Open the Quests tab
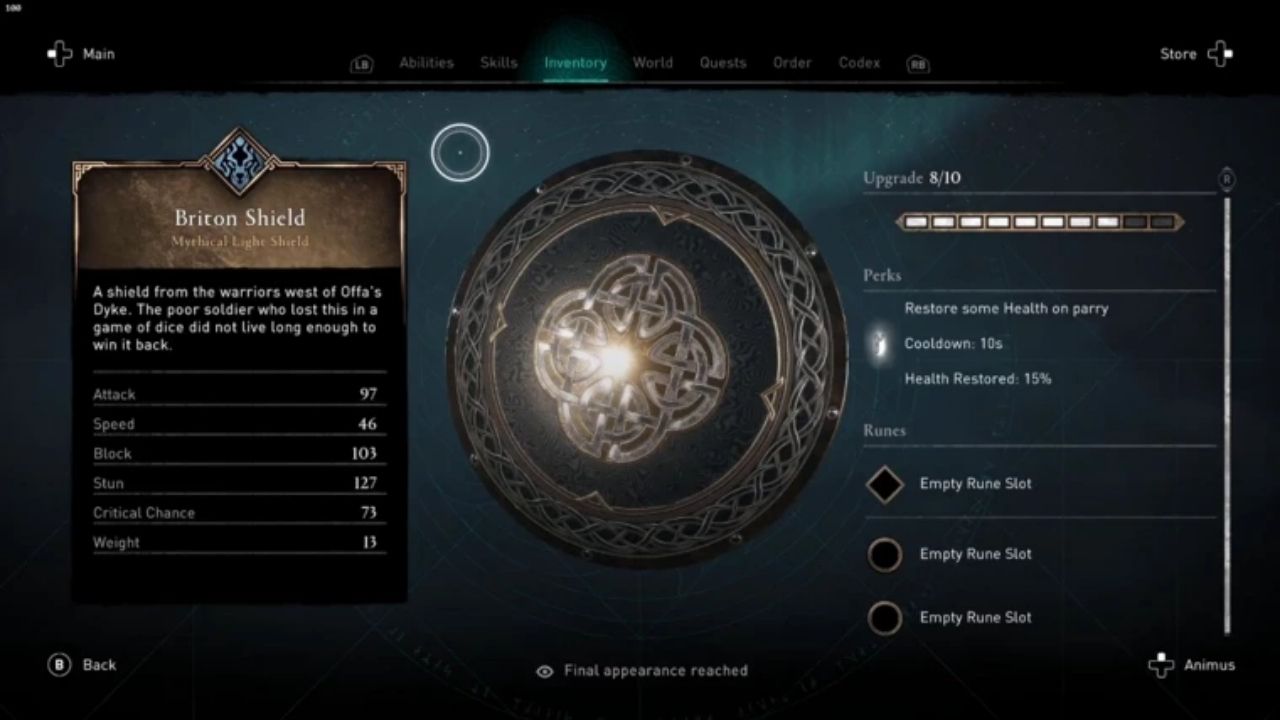The width and height of the screenshot is (1280, 720). (722, 62)
